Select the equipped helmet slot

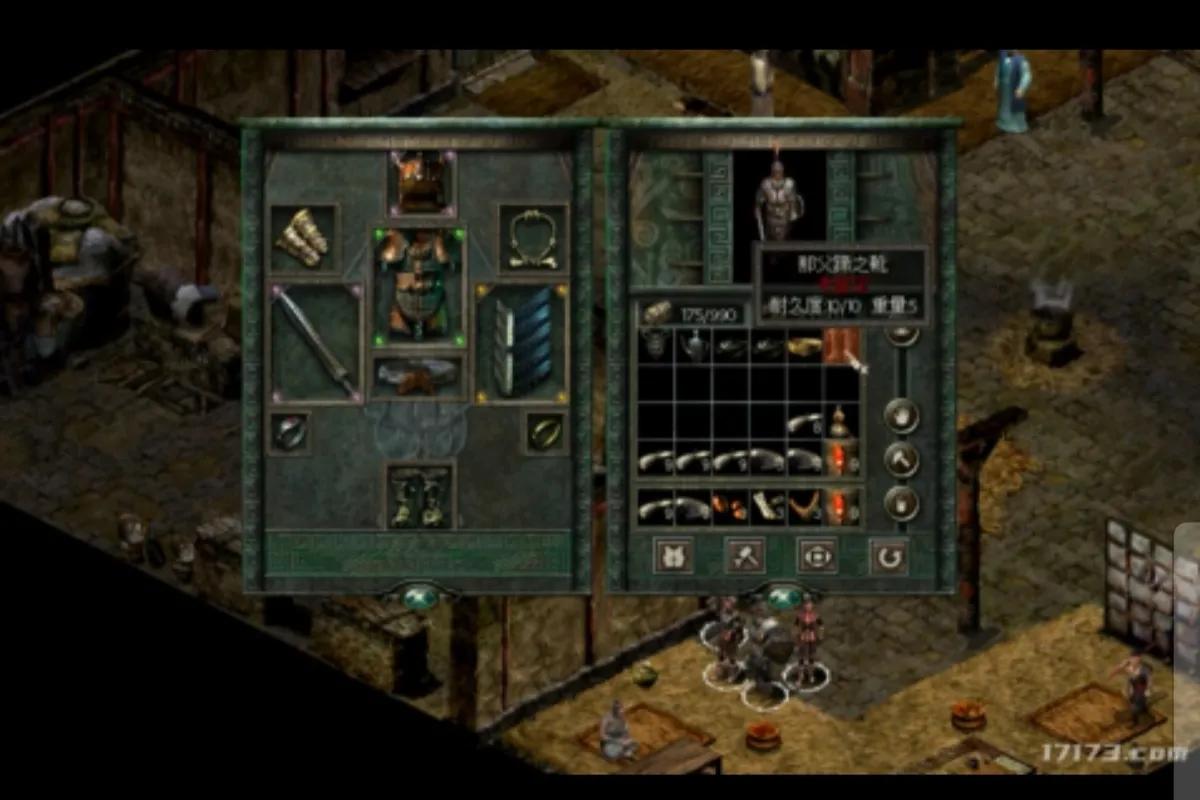pyautogui.click(x=421, y=185)
